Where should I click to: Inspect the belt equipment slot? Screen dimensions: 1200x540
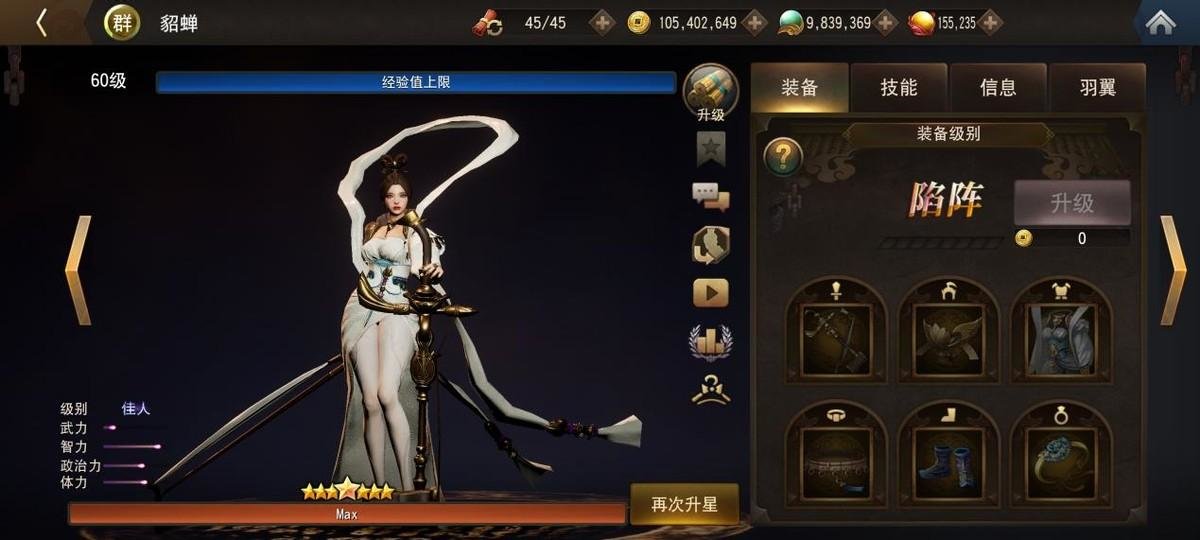[836, 460]
